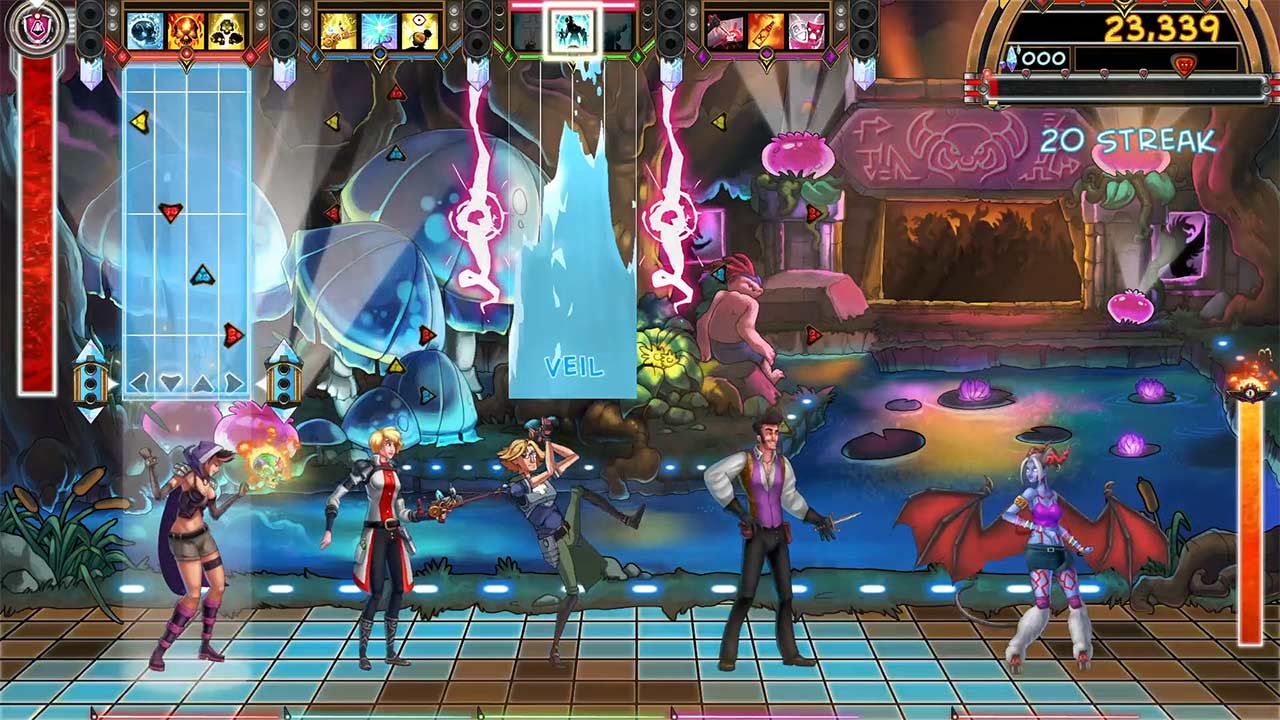Expand the purple chevron below the ability row

point(765,60)
